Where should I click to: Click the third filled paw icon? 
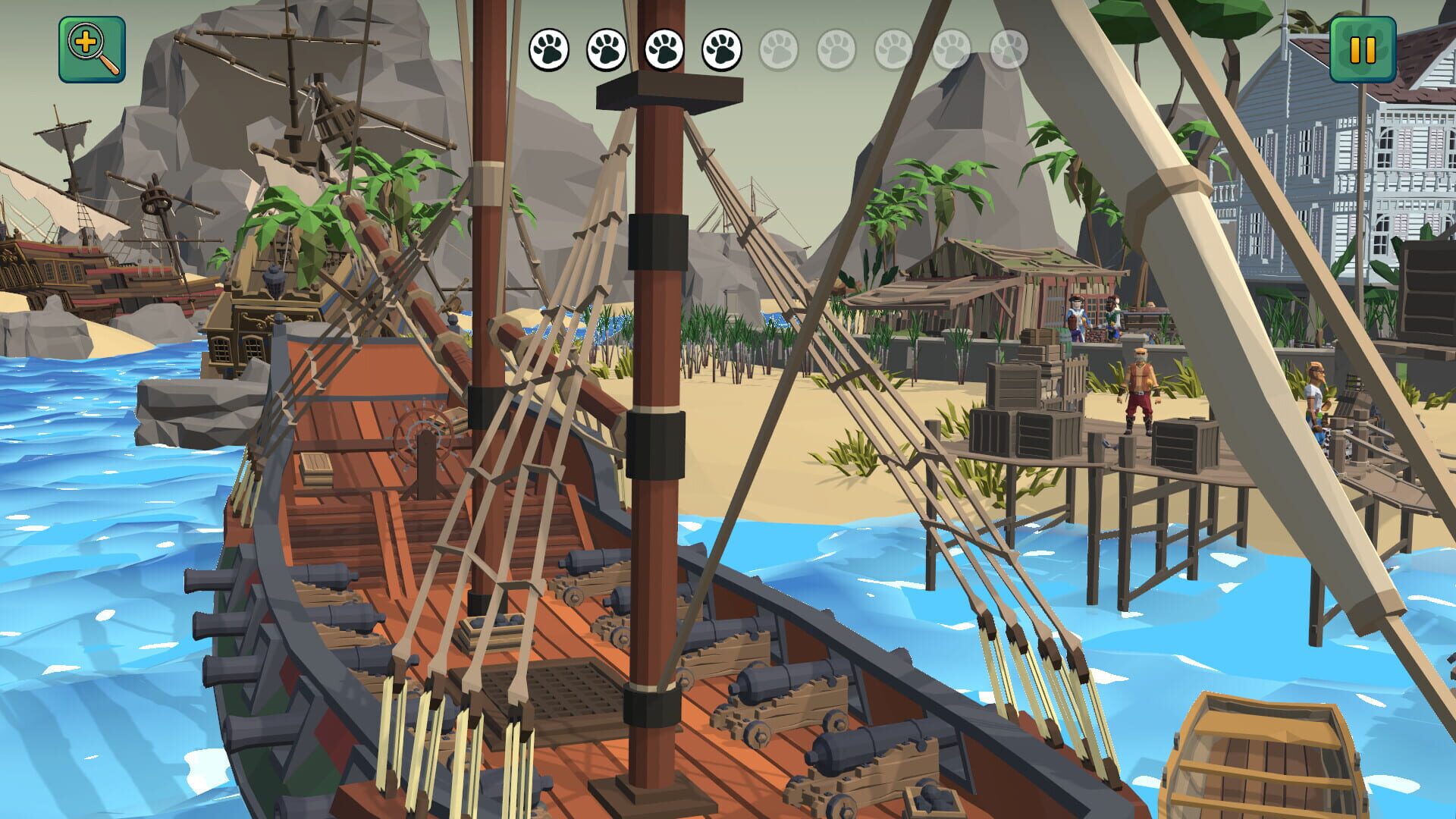[x=665, y=49]
